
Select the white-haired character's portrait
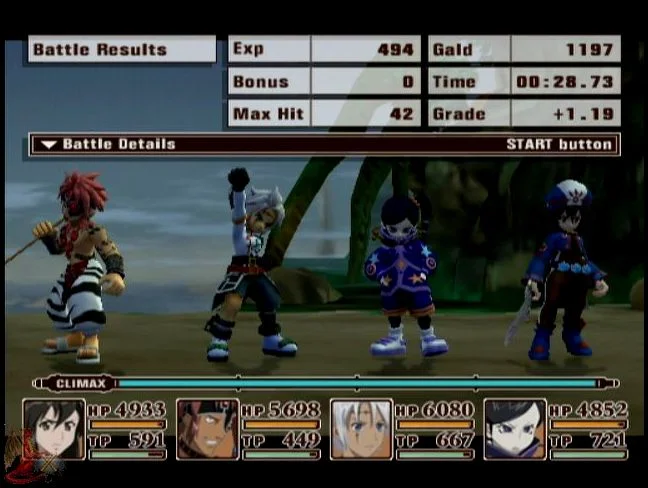[x=361, y=429]
